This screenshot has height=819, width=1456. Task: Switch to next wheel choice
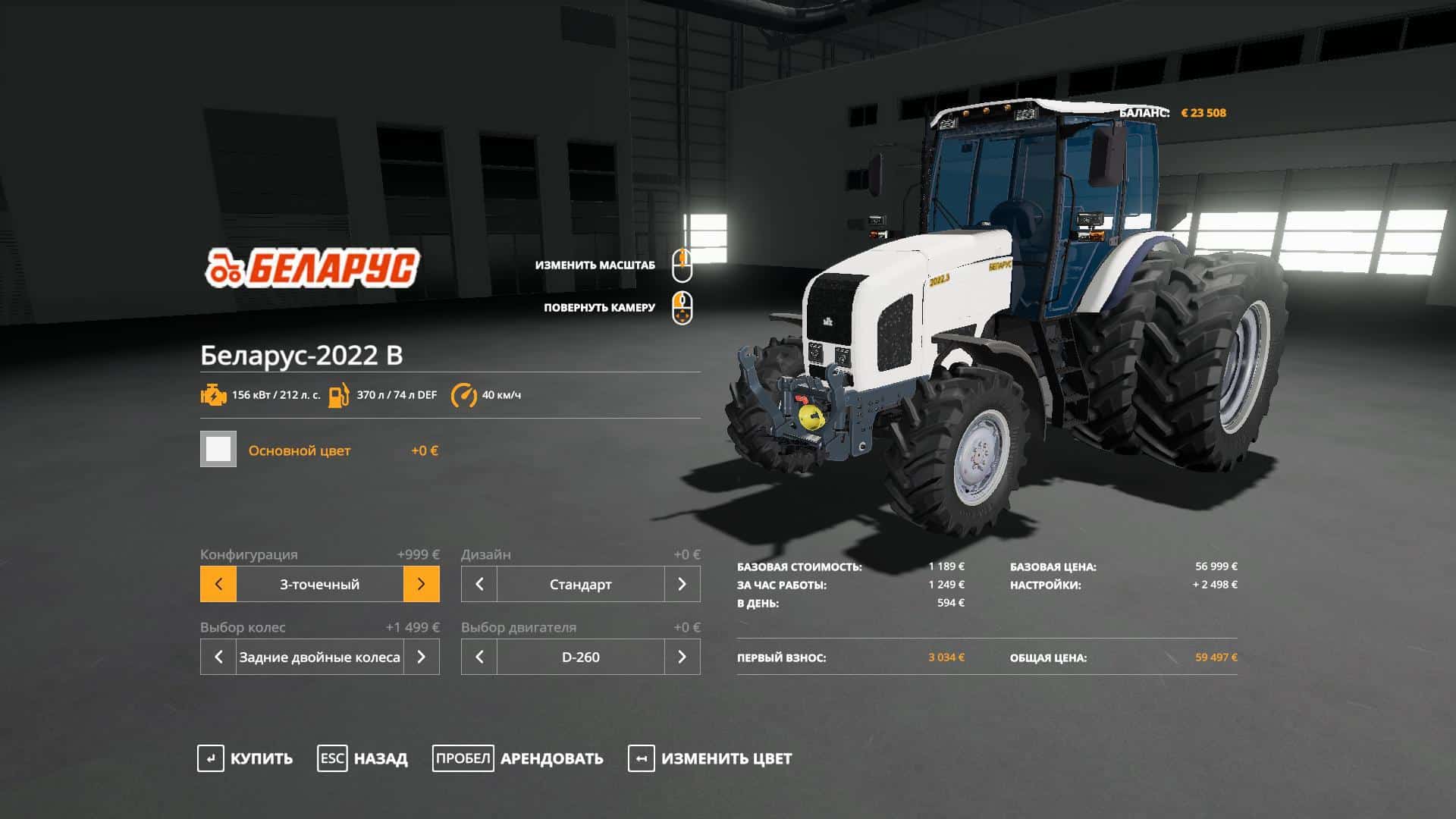tap(421, 657)
